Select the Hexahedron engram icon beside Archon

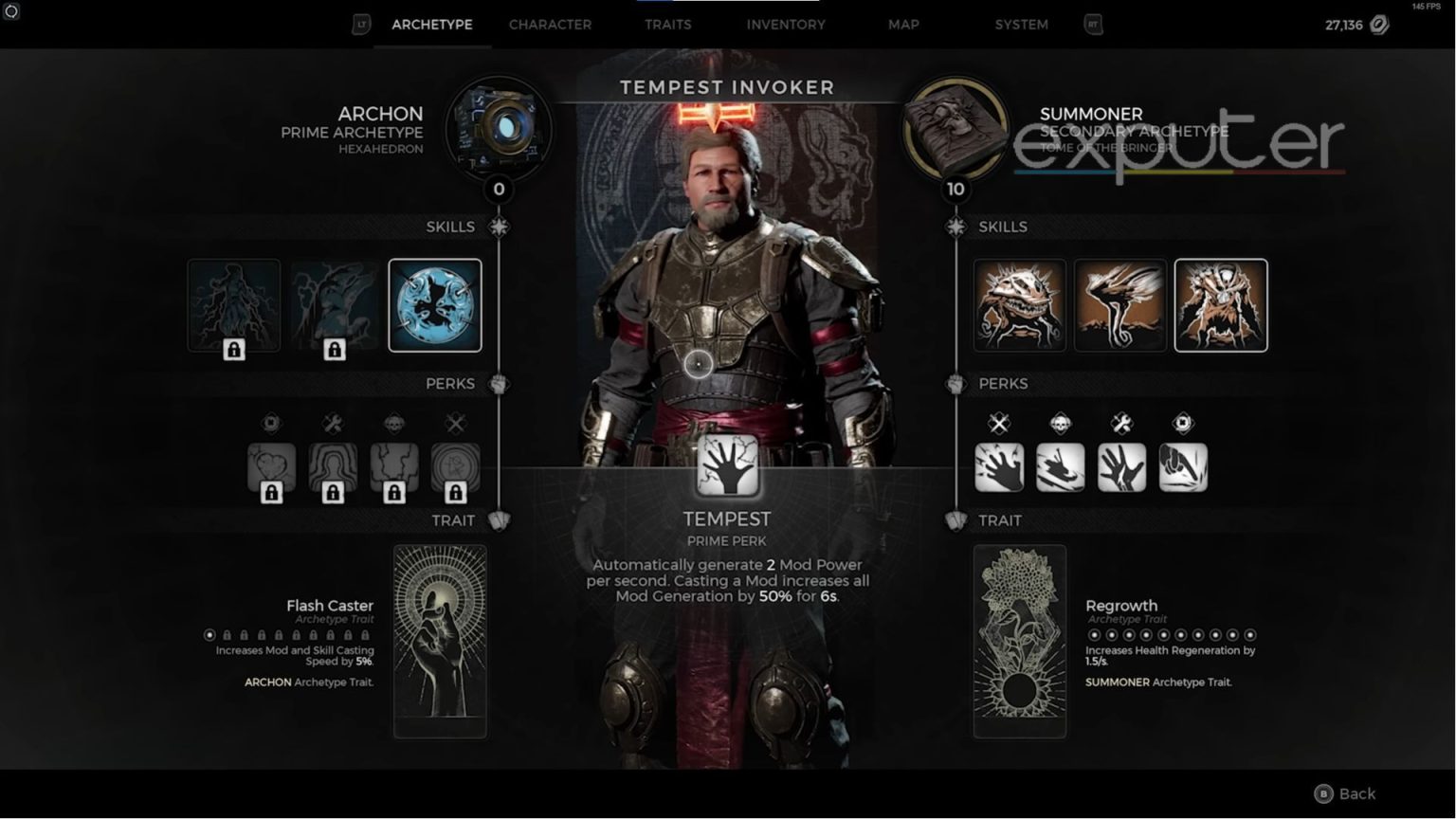(500, 130)
